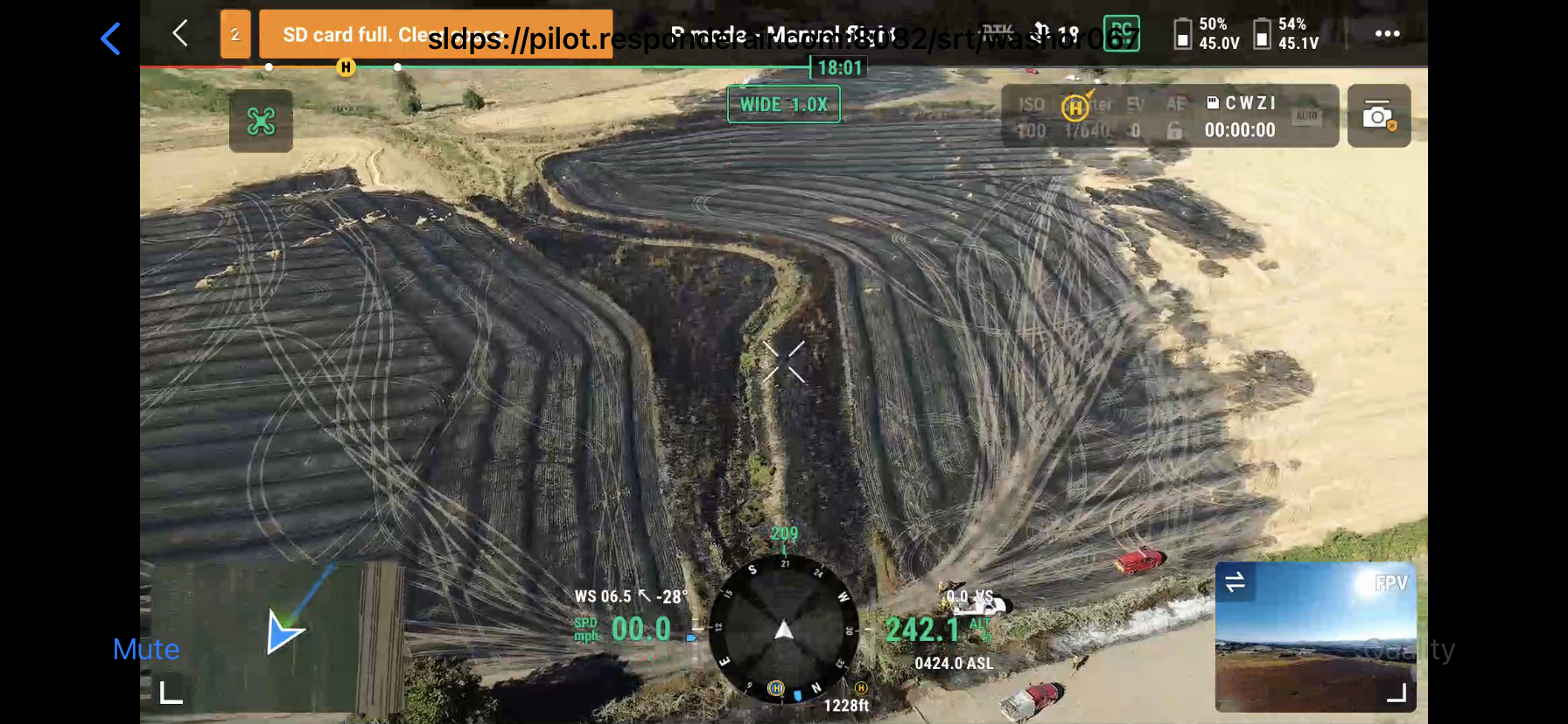This screenshot has height=724, width=1568.
Task: Expand the minimap using its corner bracket
Action: pyautogui.click(x=171, y=693)
